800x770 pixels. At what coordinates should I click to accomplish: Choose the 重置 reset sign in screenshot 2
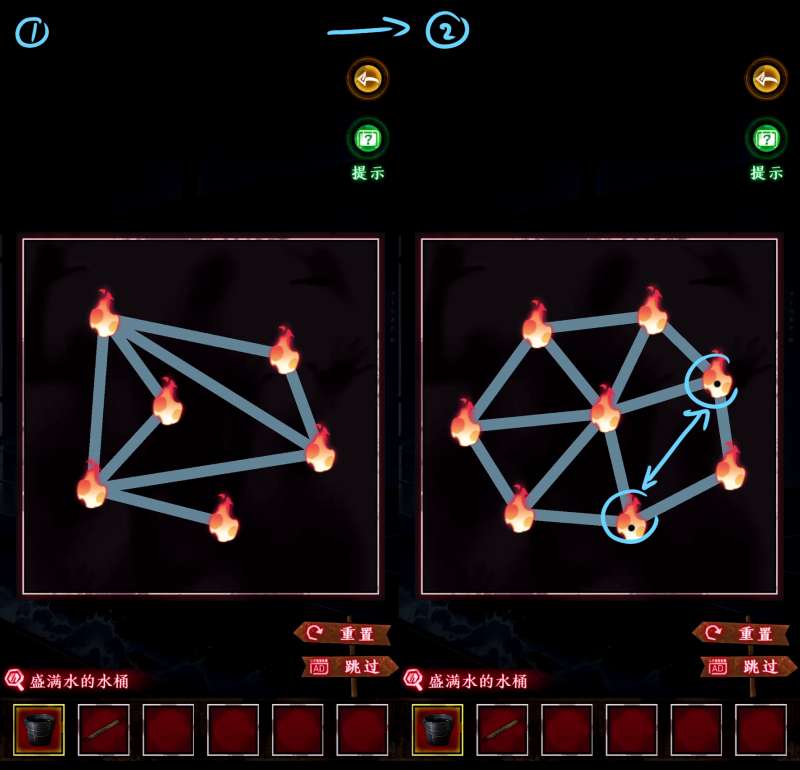tap(743, 633)
